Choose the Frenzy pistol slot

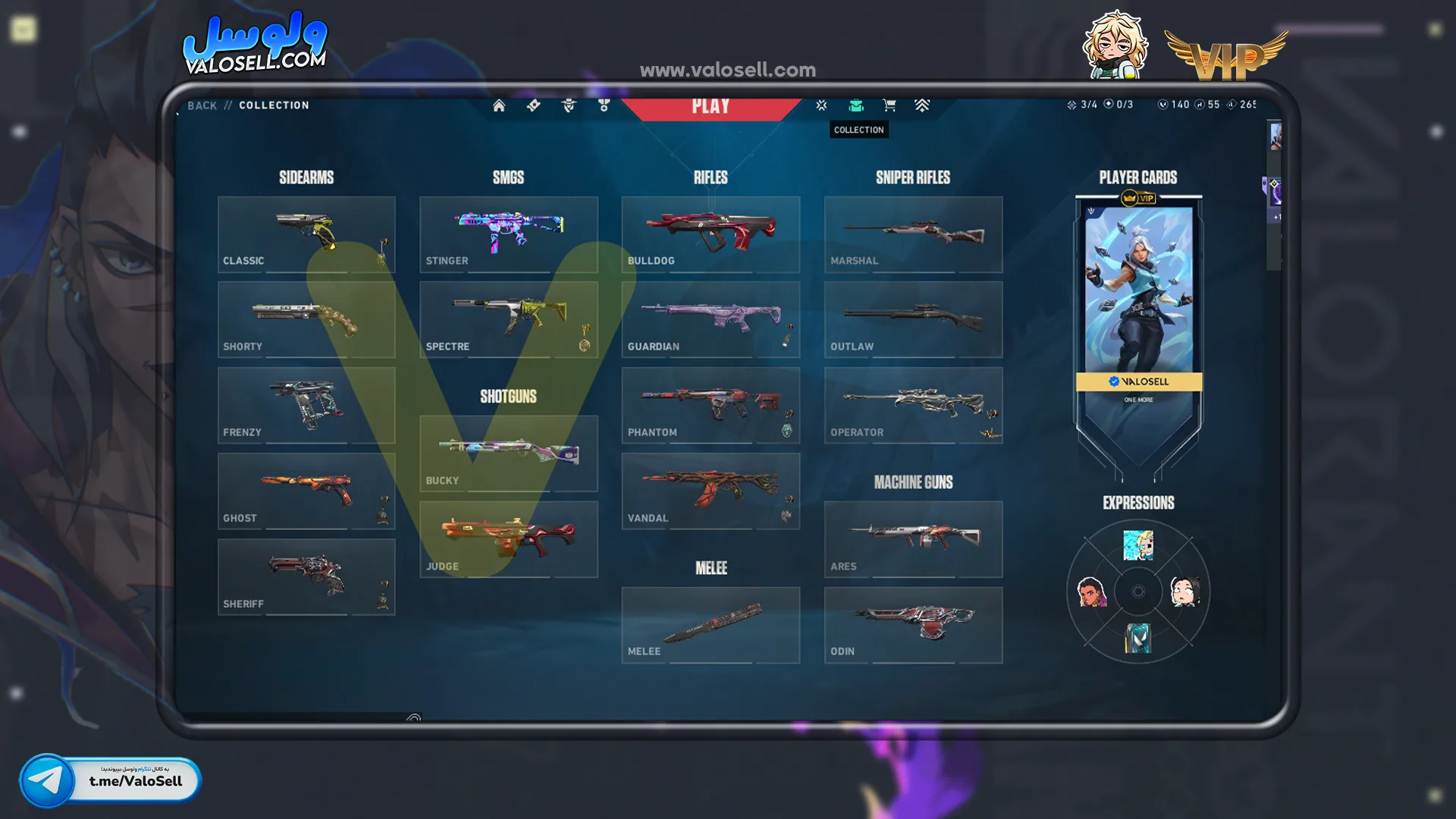(306, 406)
